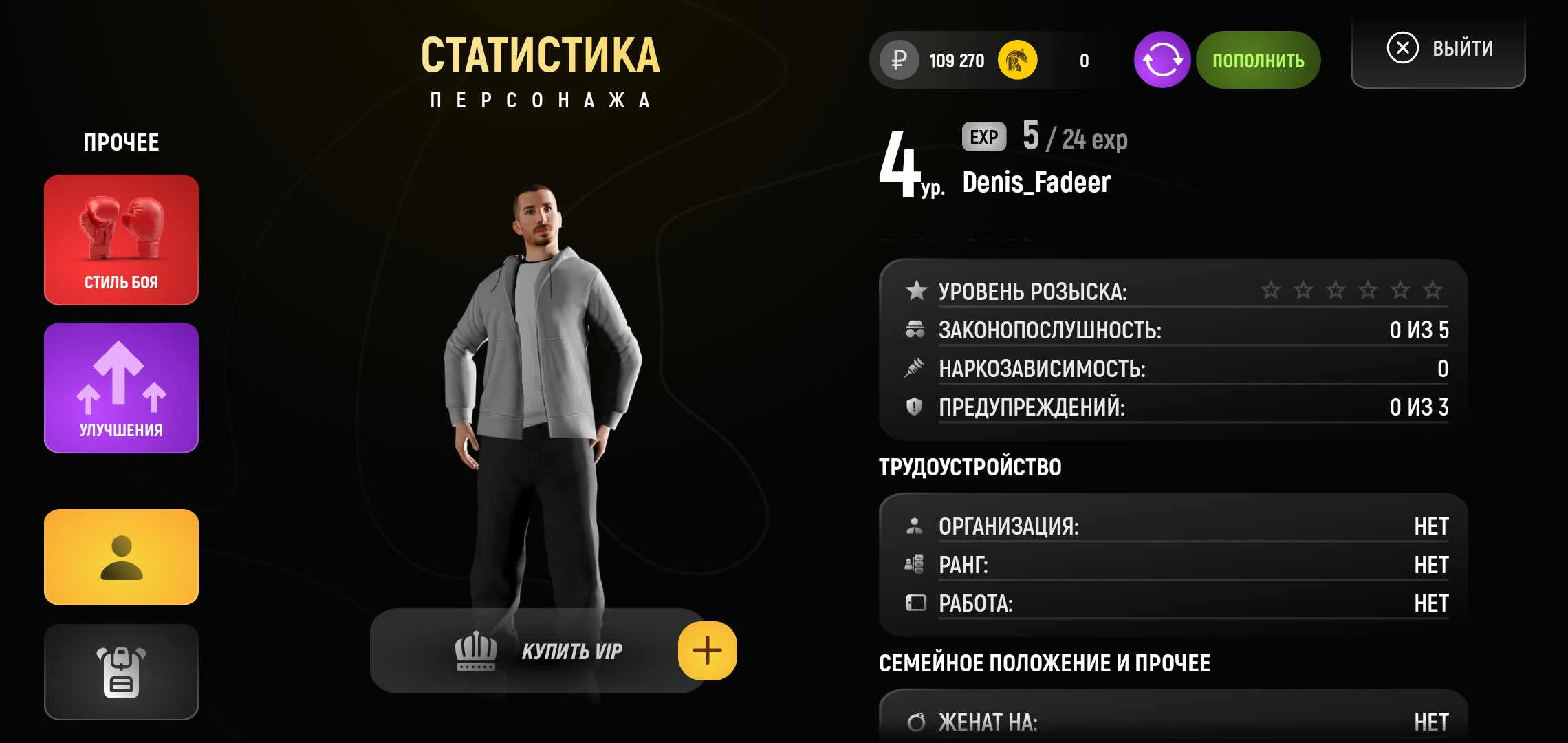
Task: Tap the yellow plus button beside VIP
Action: [x=707, y=651]
